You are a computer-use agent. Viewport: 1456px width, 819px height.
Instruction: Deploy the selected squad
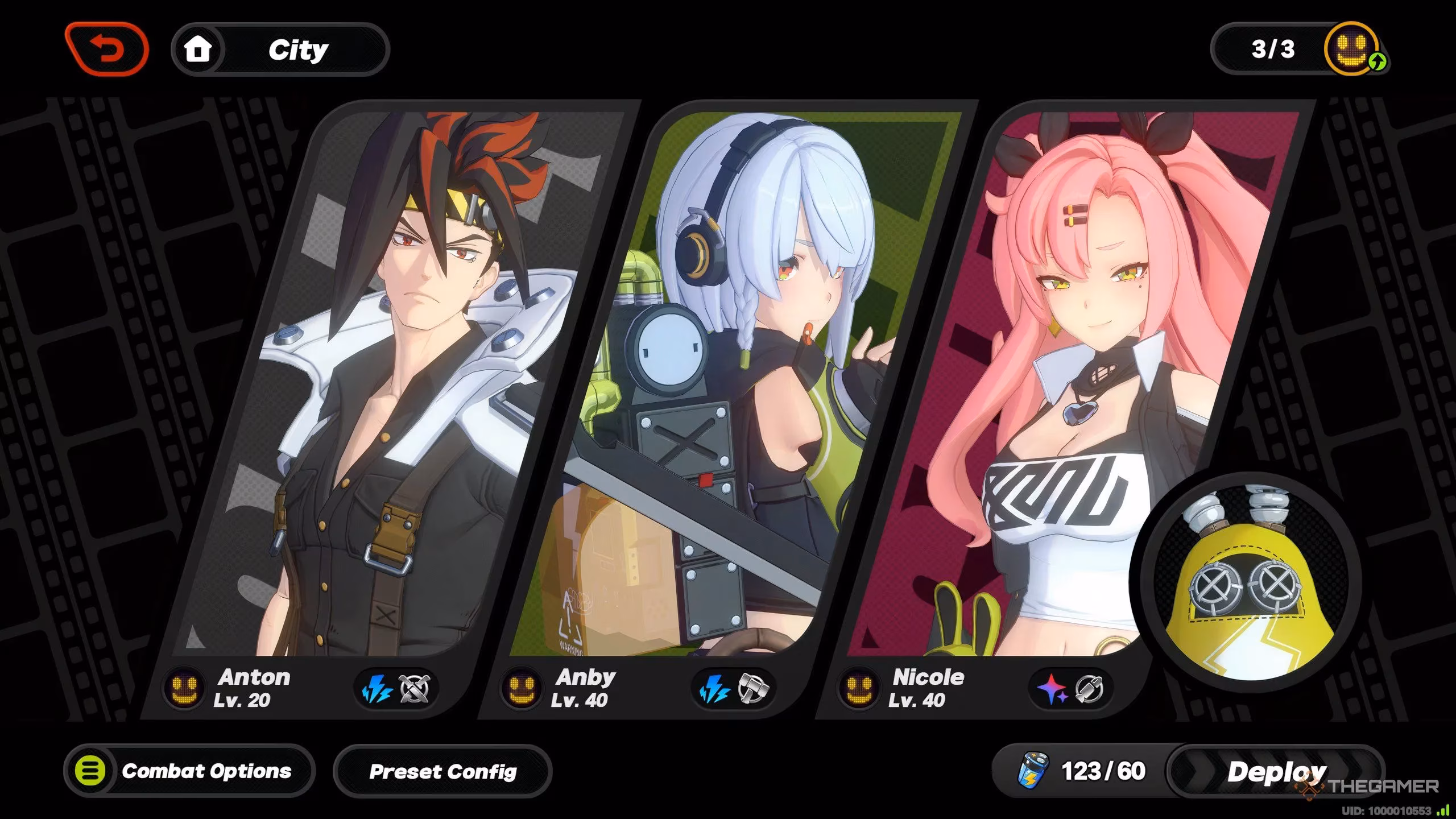click(1275, 771)
